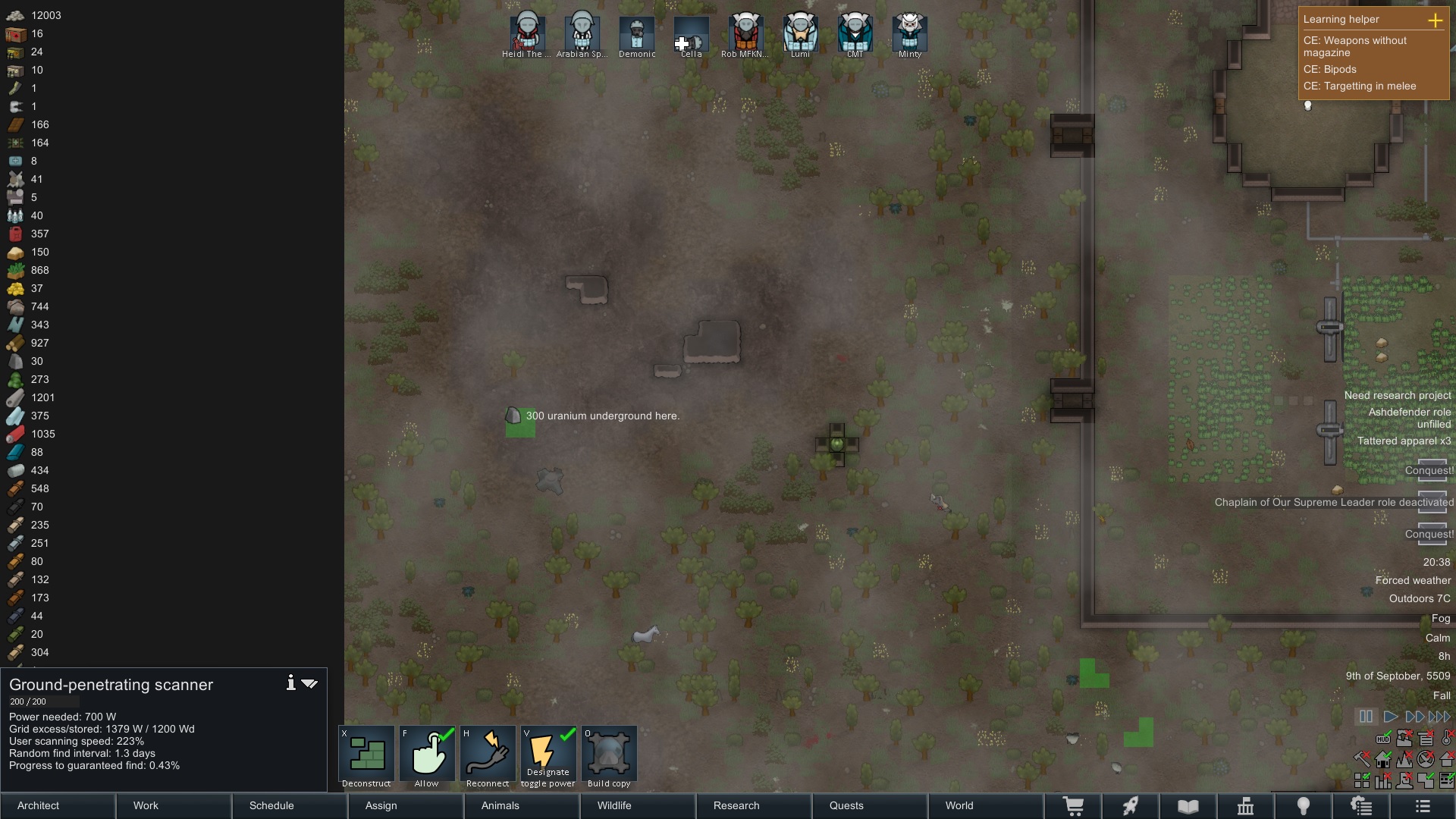1456x819 pixels.
Task: Open the Architect menu
Action: tap(37, 806)
